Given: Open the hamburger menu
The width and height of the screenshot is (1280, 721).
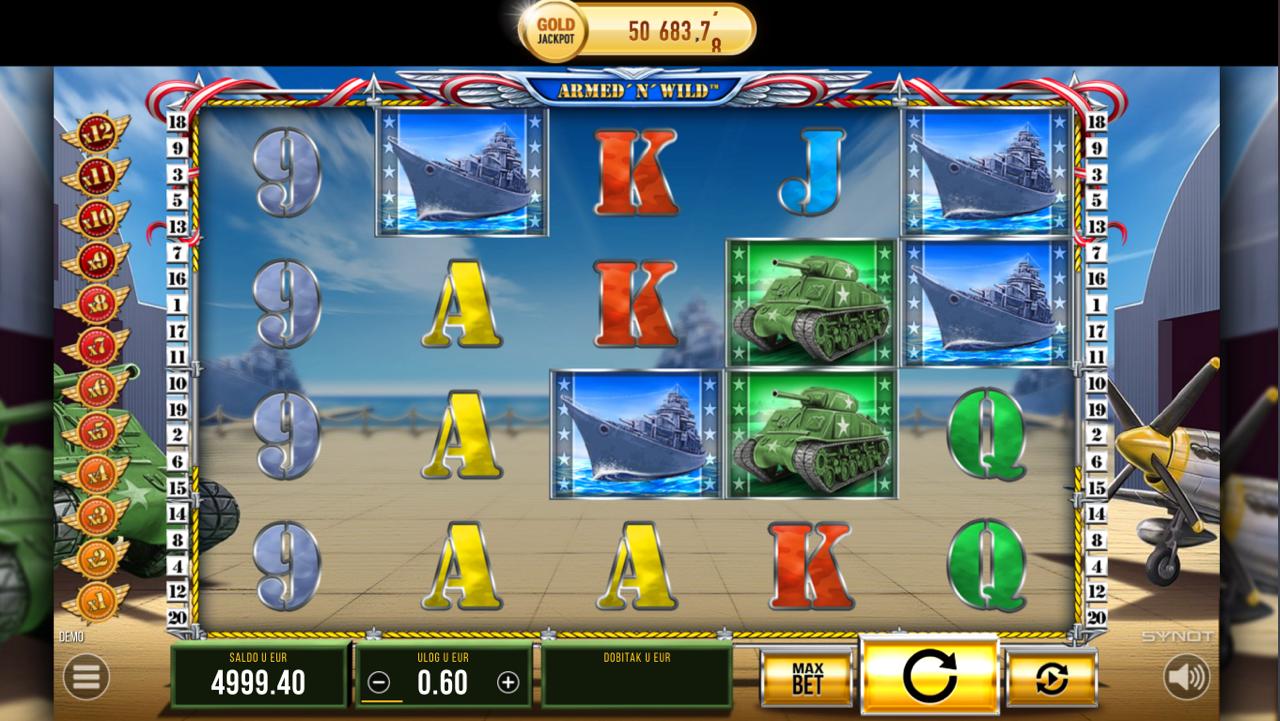Looking at the screenshot, I should (x=86, y=678).
